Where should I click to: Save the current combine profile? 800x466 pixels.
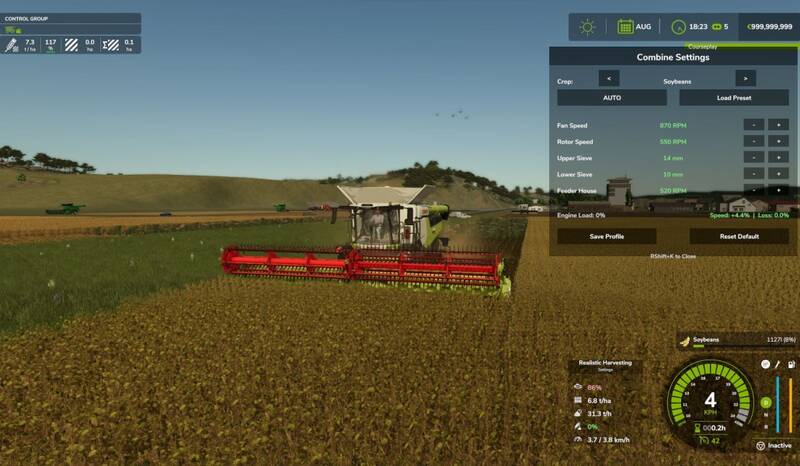click(607, 237)
